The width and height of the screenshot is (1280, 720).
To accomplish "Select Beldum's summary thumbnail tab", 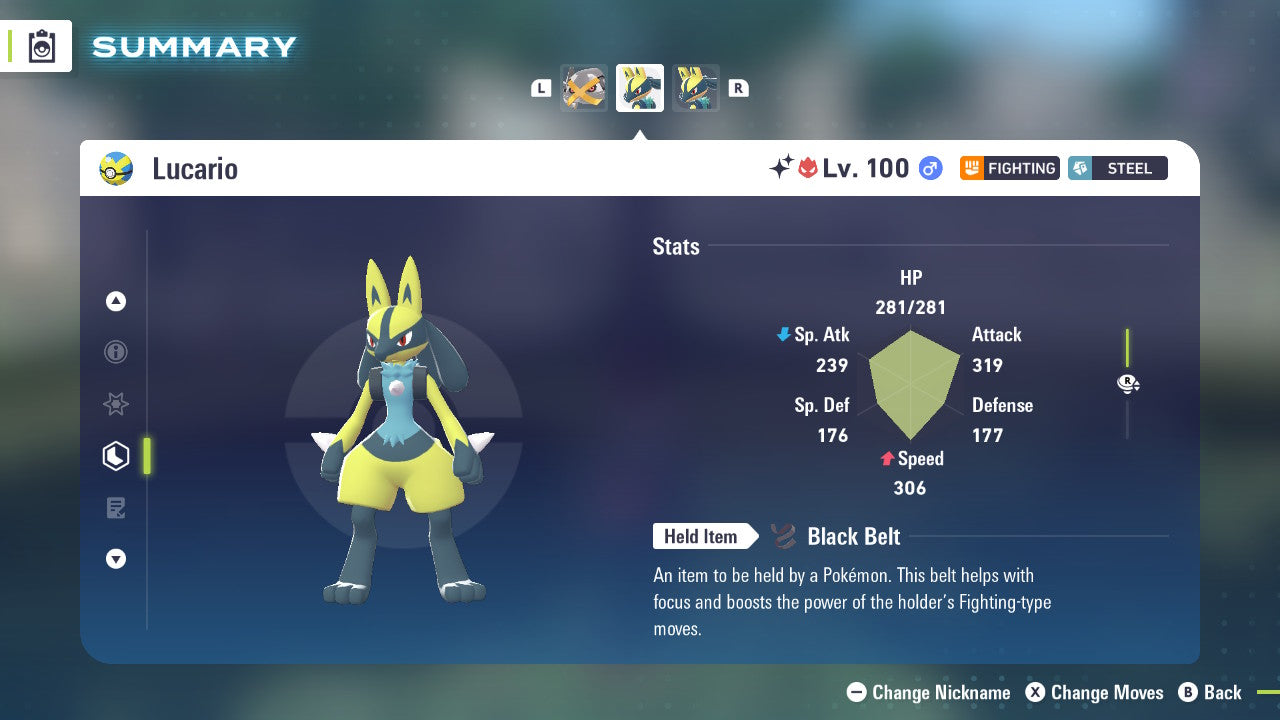I will (584, 88).
